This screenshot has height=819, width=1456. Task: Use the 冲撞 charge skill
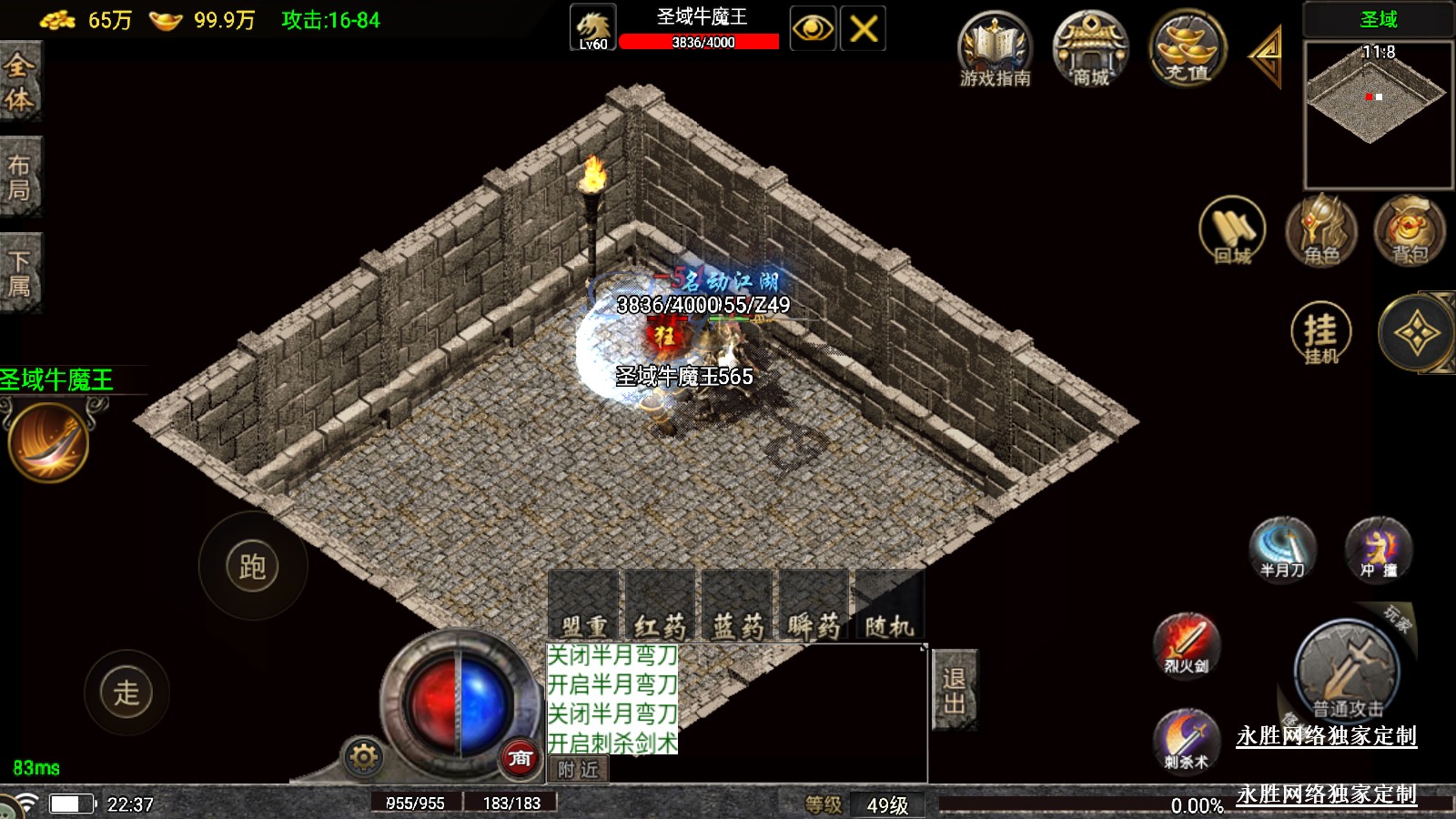[x=1378, y=549]
